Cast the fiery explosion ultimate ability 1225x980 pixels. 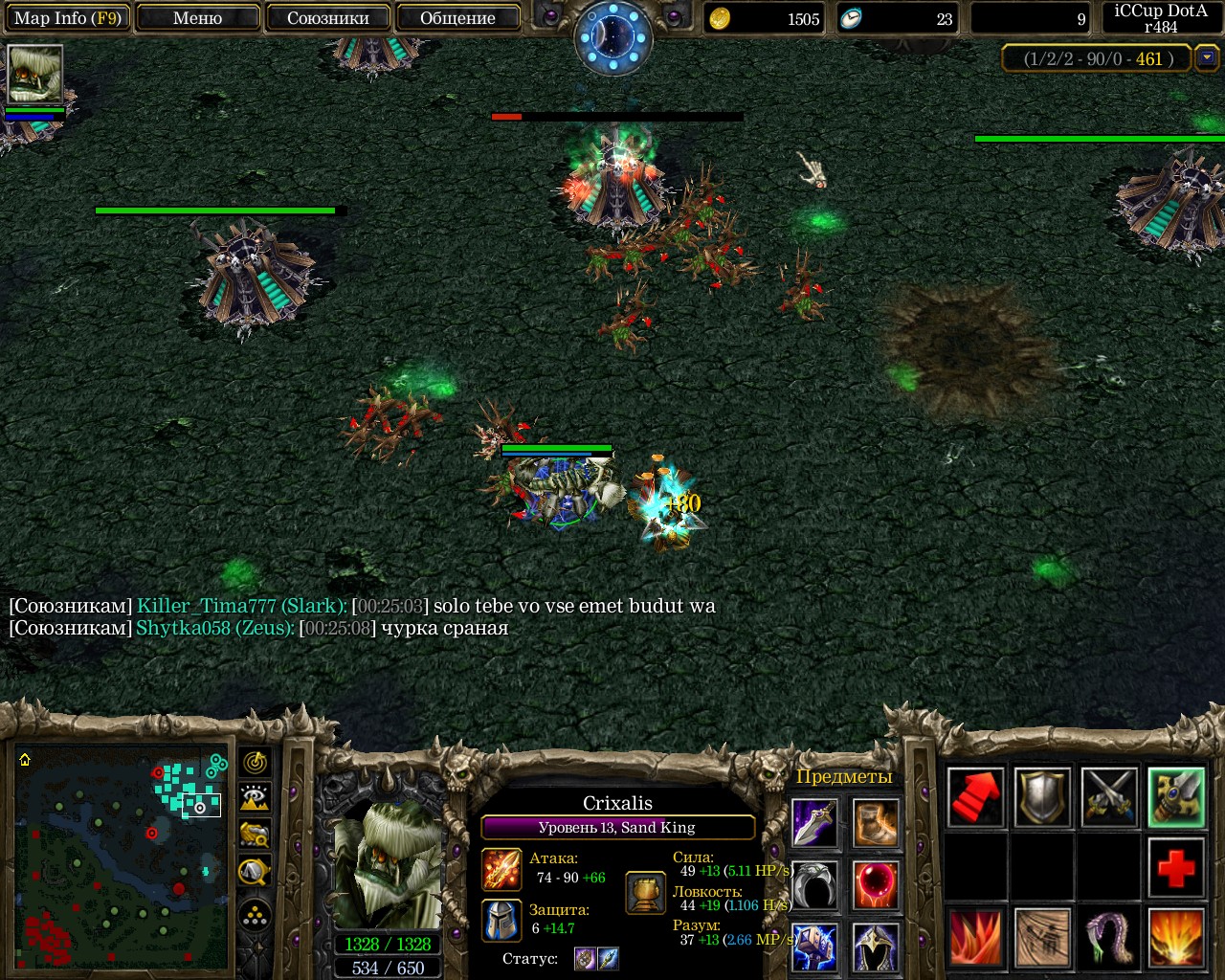coord(1176,939)
